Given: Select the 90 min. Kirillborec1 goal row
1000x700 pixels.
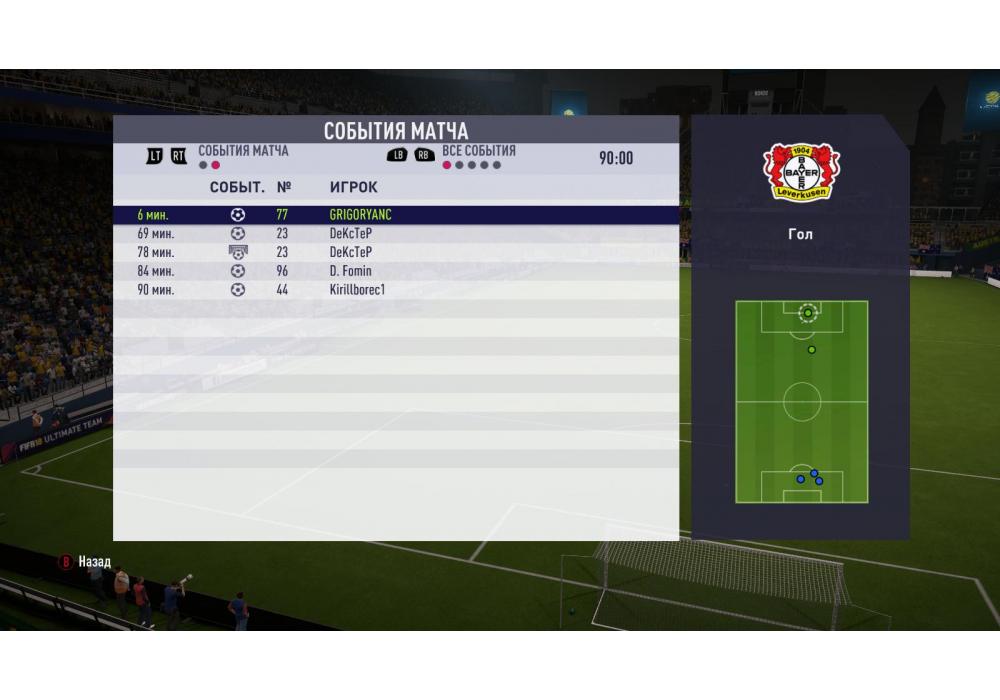Looking at the screenshot, I should 395,290.
